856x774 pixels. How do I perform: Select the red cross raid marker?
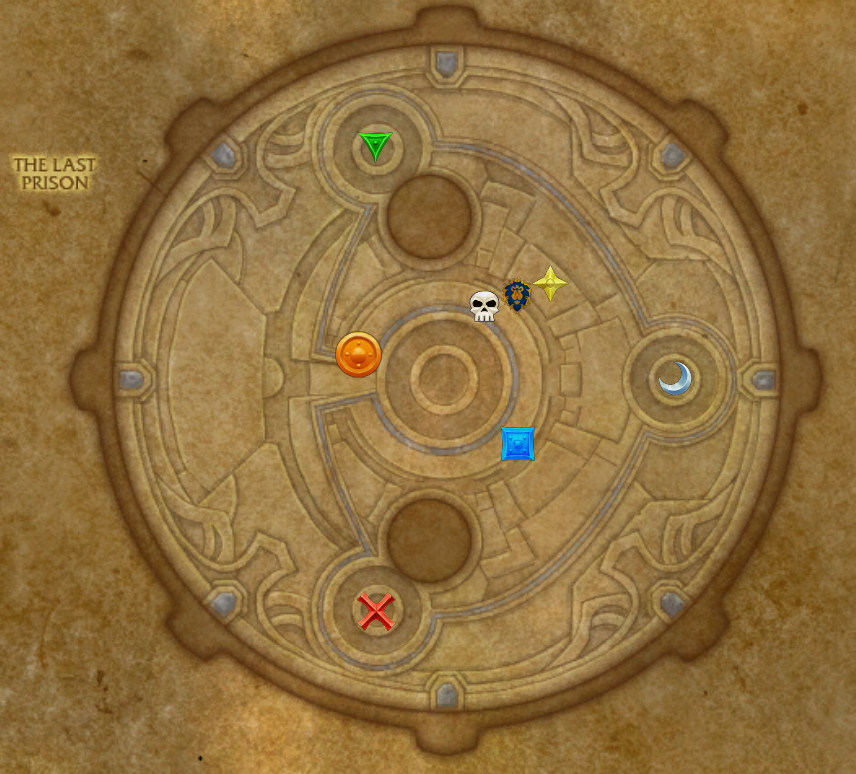(376, 610)
